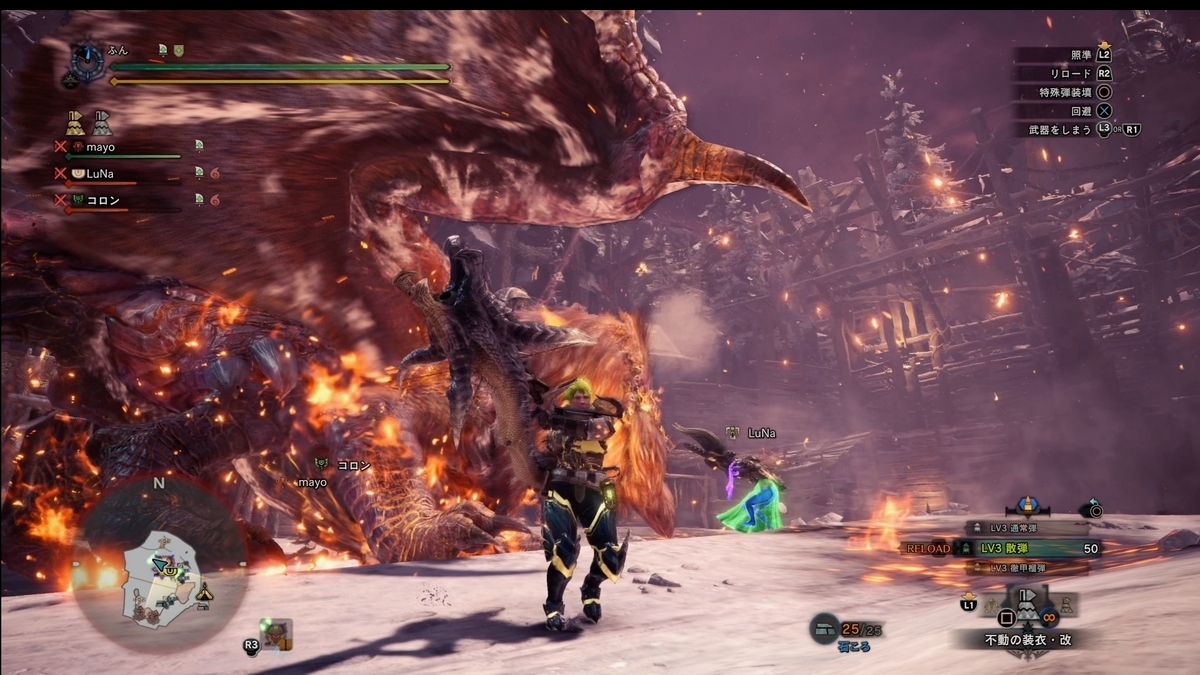Screen dimensions: 1200x675
Task: Select the bowgun ammo icon above ammo list
Action: pos(1027,506)
